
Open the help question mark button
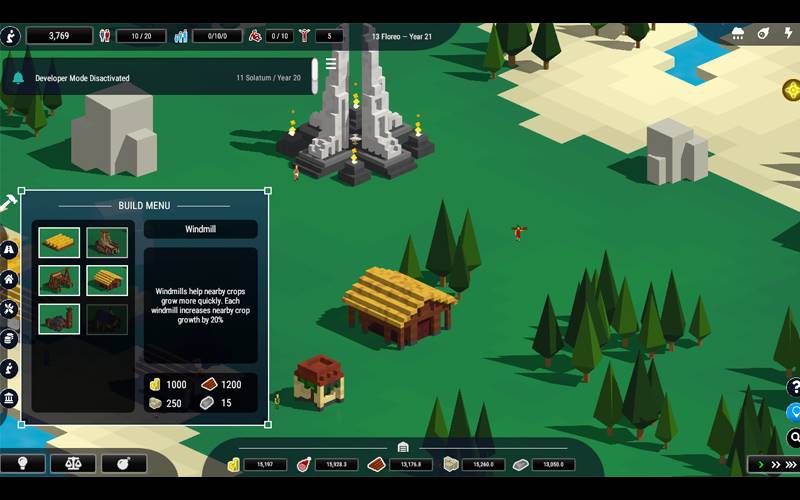pyautogui.click(x=794, y=387)
